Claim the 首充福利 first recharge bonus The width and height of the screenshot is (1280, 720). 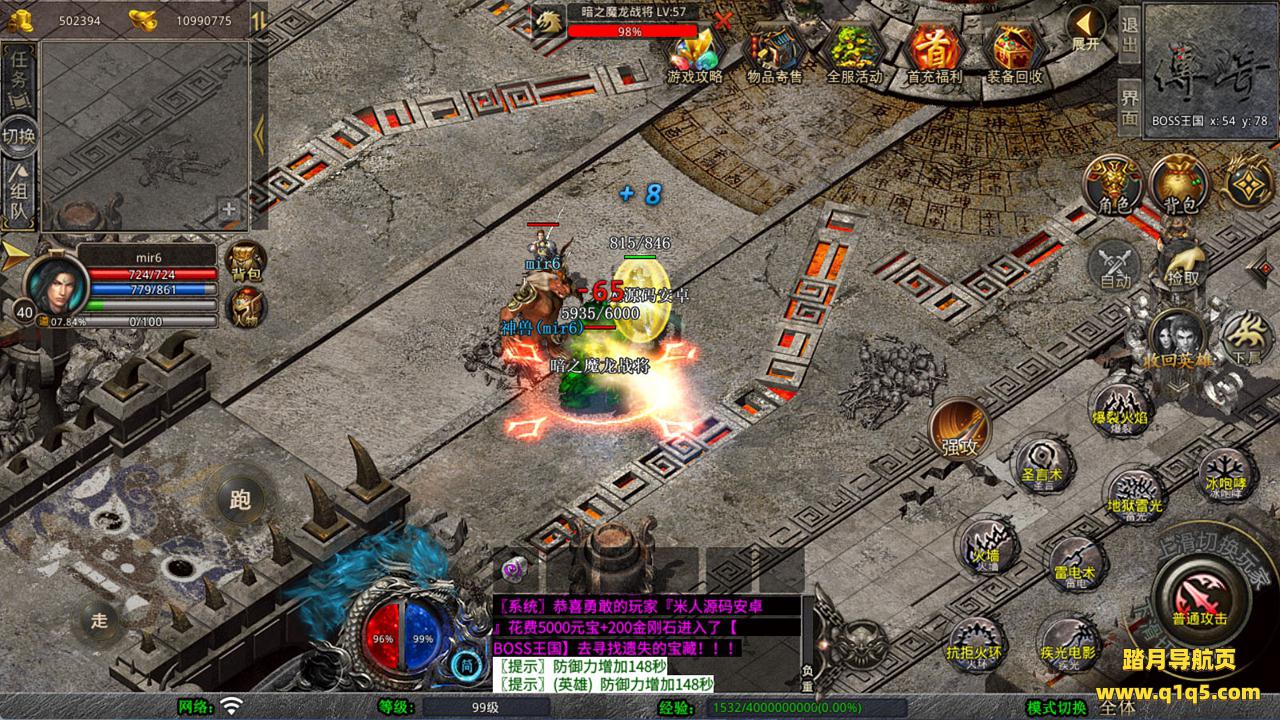coord(934,50)
